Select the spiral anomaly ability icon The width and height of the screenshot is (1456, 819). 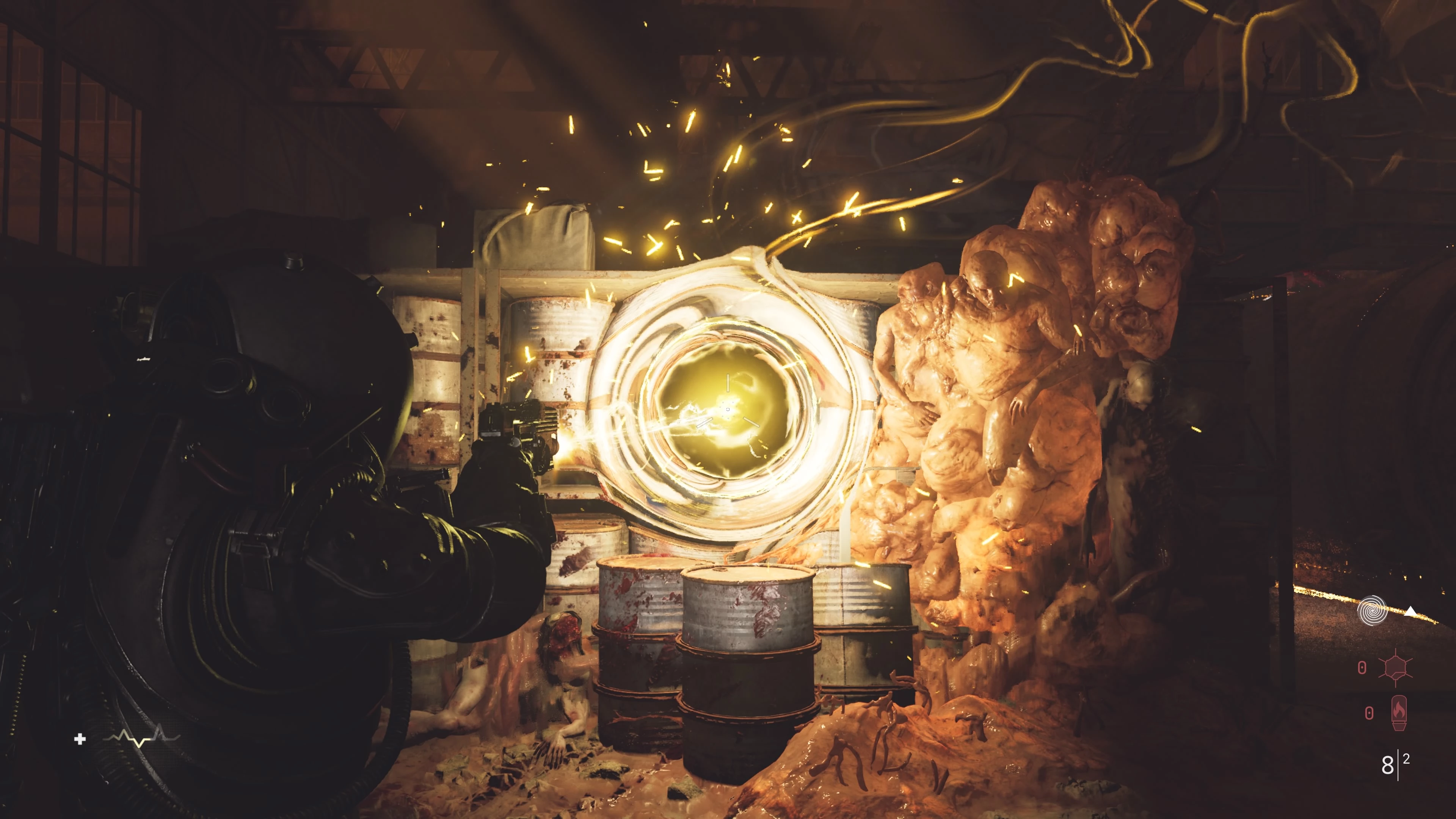pos(1372,610)
